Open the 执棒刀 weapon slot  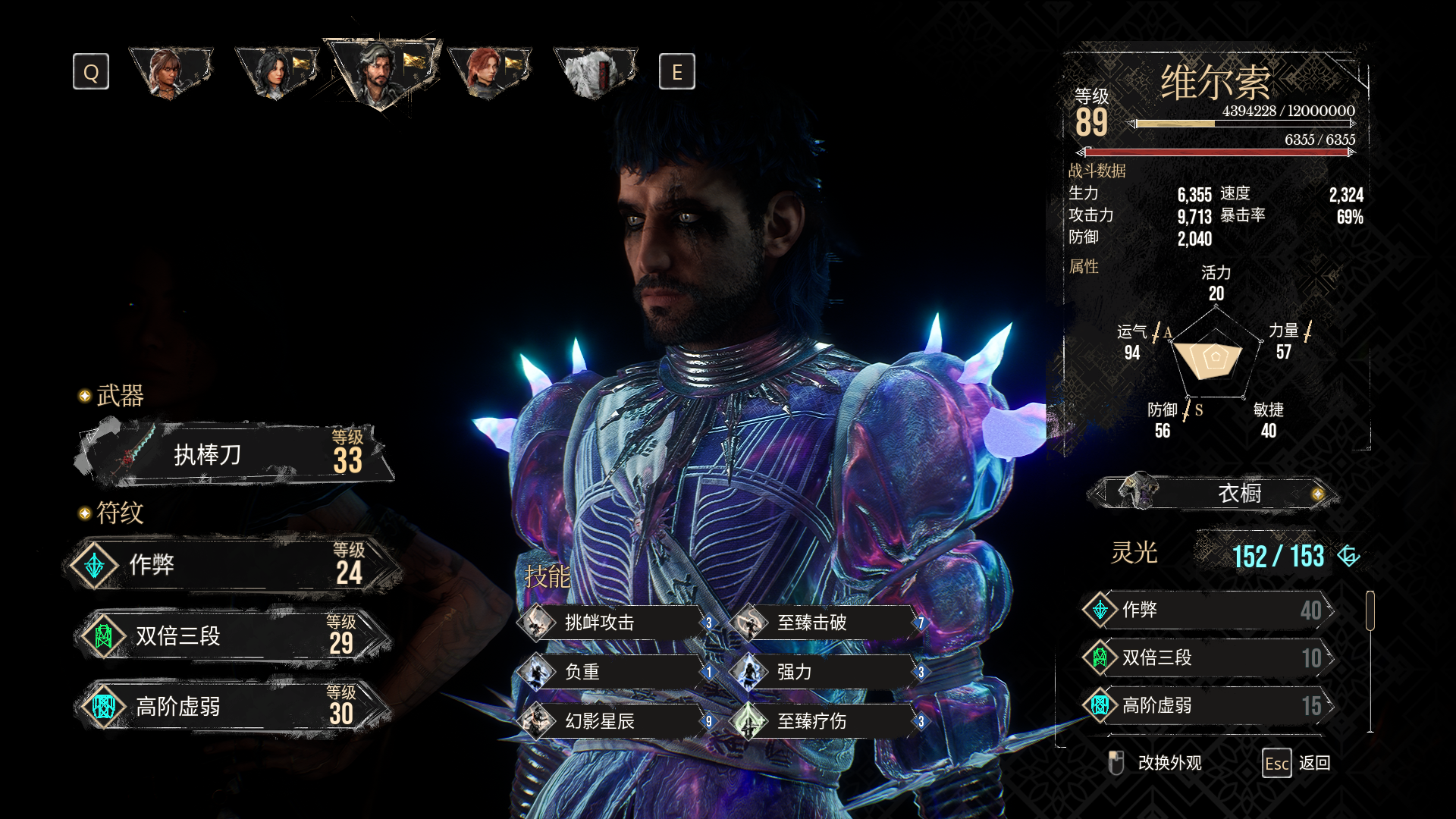click(x=235, y=454)
